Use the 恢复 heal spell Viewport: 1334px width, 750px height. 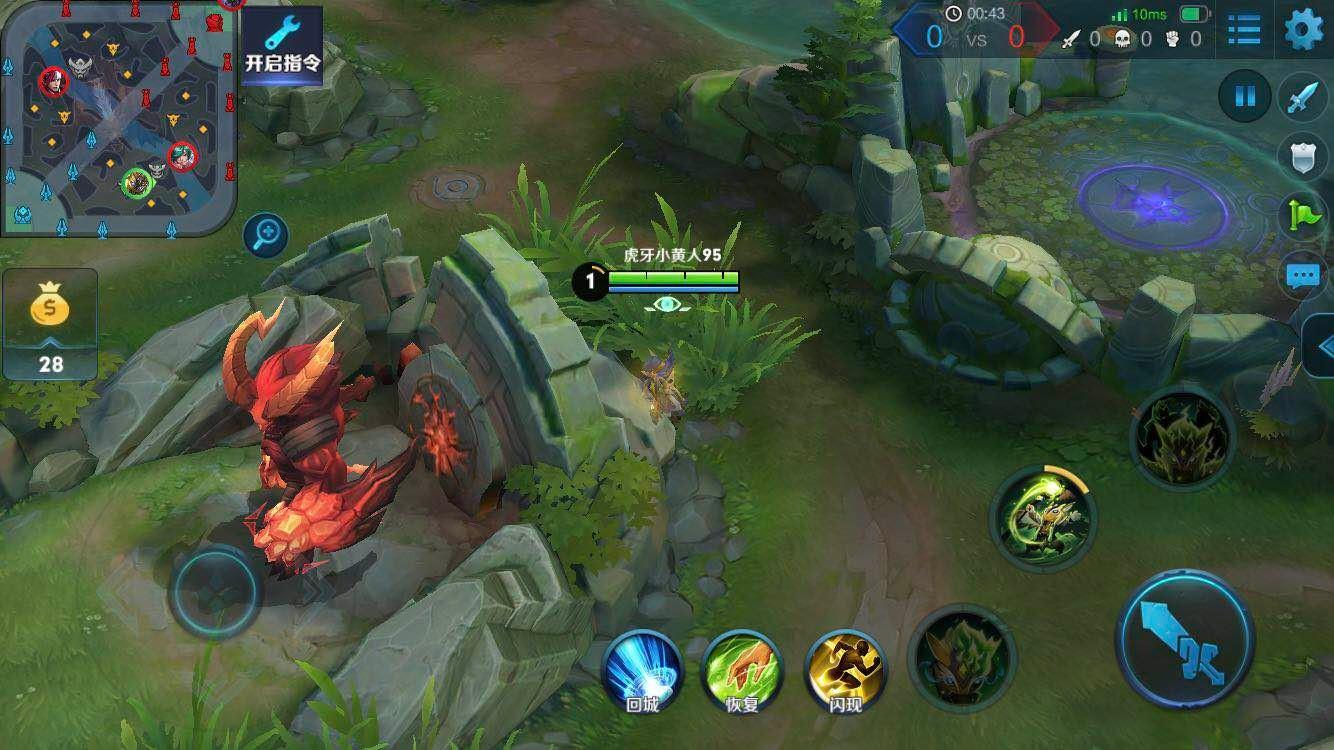pyautogui.click(x=743, y=672)
